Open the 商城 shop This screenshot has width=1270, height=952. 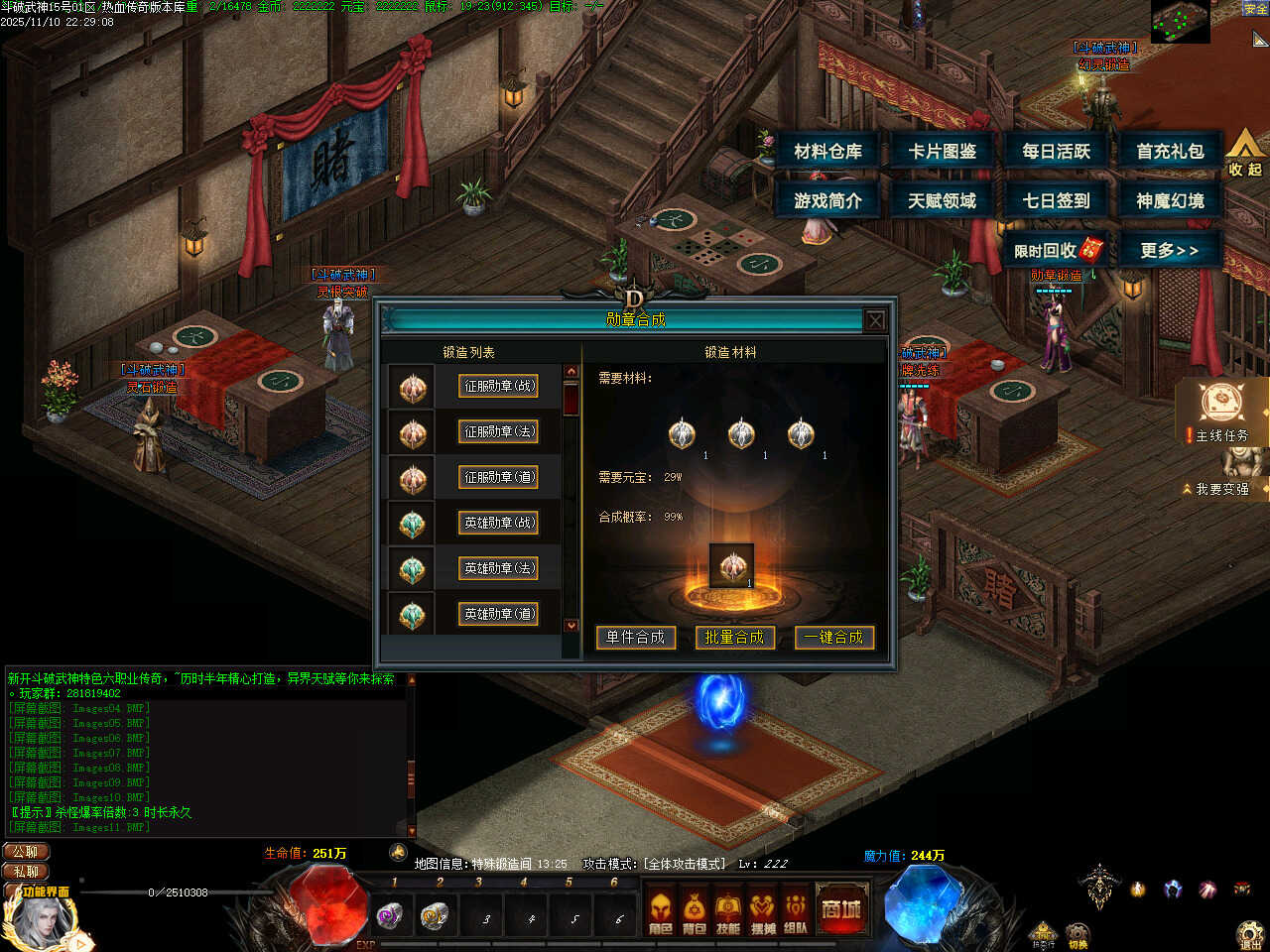[x=840, y=910]
